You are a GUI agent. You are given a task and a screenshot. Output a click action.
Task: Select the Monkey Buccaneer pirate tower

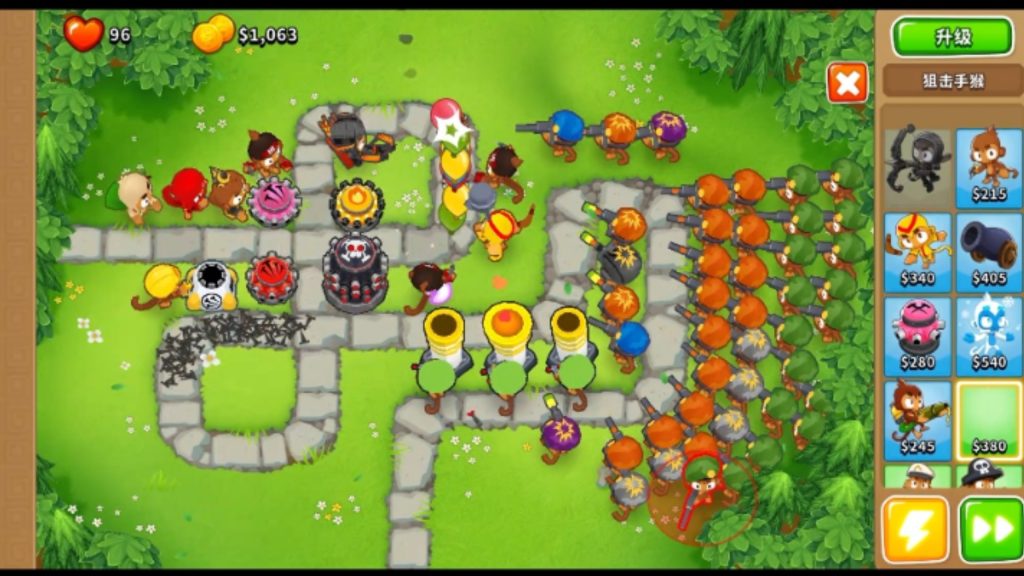tap(988, 475)
